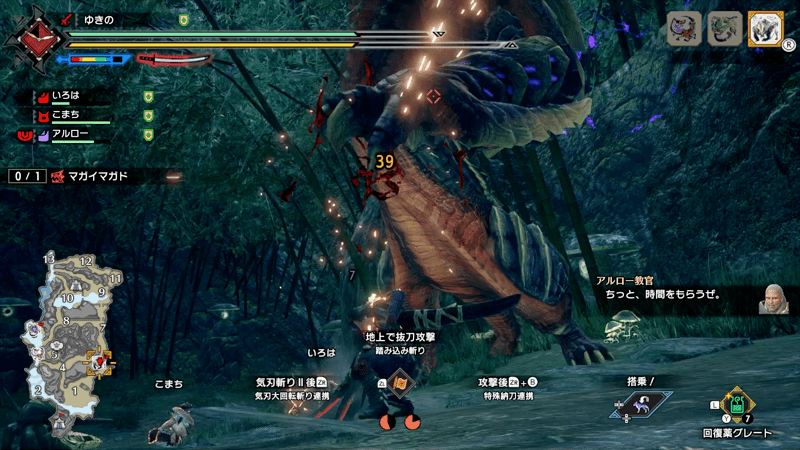Screen dimensions: 800x450
Task: Click the long sword weapon icon
Action: click(x=174, y=59)
